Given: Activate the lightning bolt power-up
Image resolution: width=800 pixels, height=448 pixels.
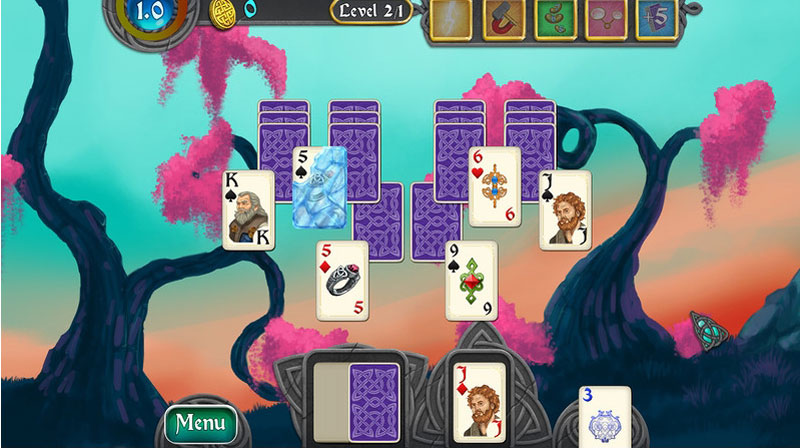Looking at the screenshot, I should point(451,18).
